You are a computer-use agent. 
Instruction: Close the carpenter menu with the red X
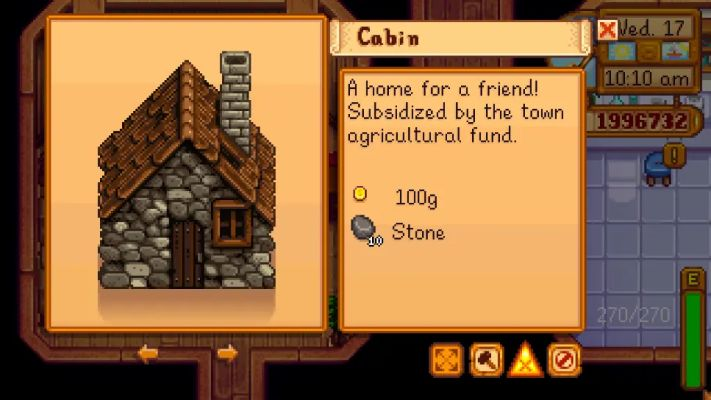point(607,29)
